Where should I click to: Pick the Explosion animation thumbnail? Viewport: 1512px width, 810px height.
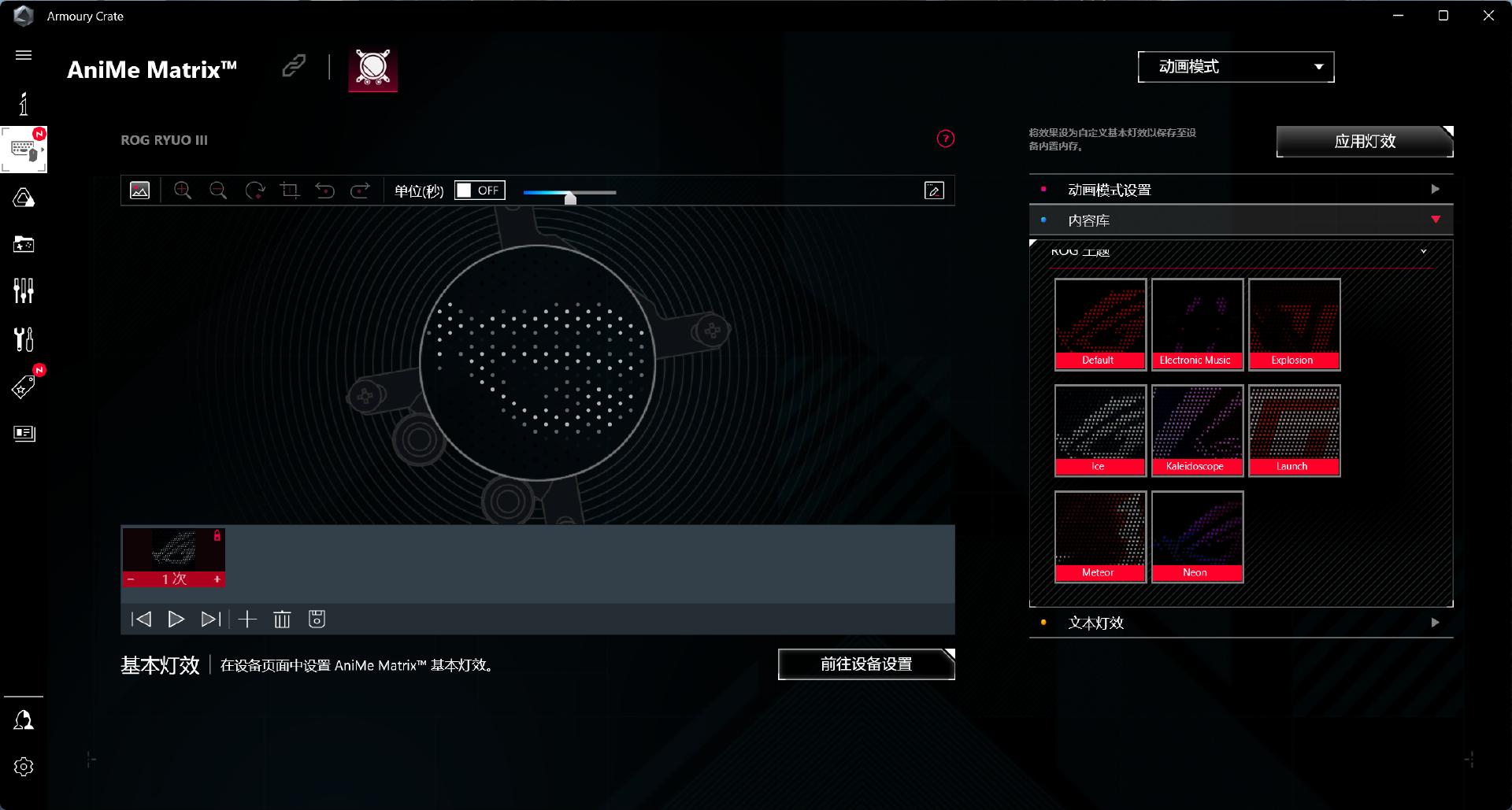pyautogui.click(x=1294, y=324)
